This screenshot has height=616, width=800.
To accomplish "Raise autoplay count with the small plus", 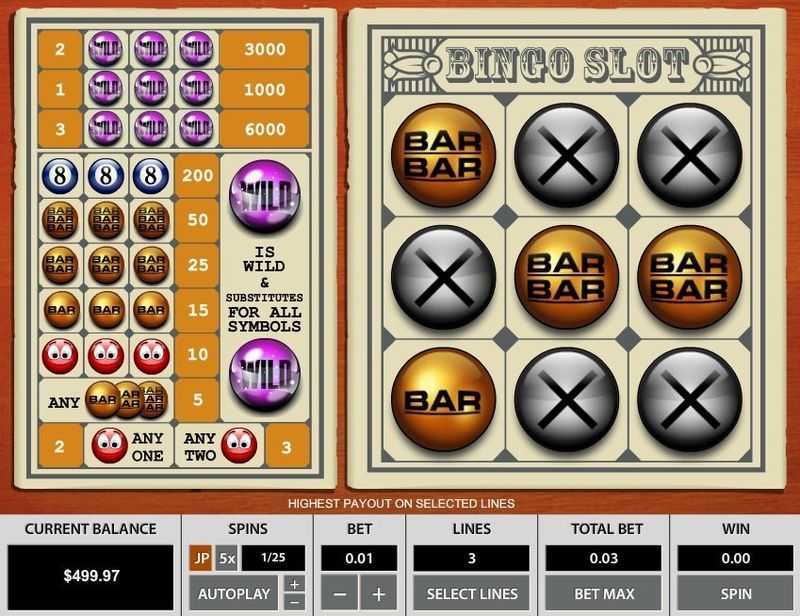I will [293, 585].
